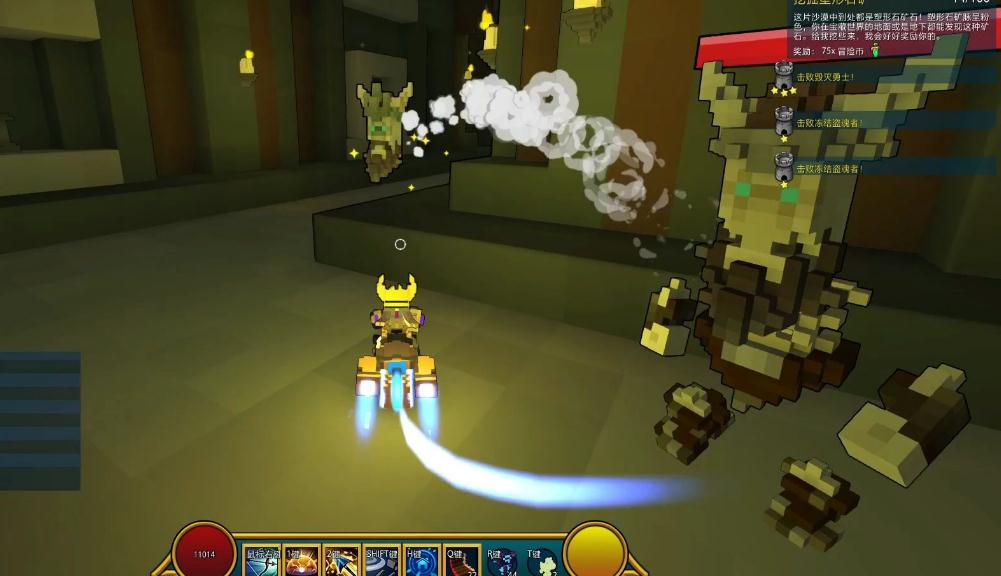Activate the golden arrow ability on key 2
The height and width of the screenshot is (576, 1001).
click(341, 561)
